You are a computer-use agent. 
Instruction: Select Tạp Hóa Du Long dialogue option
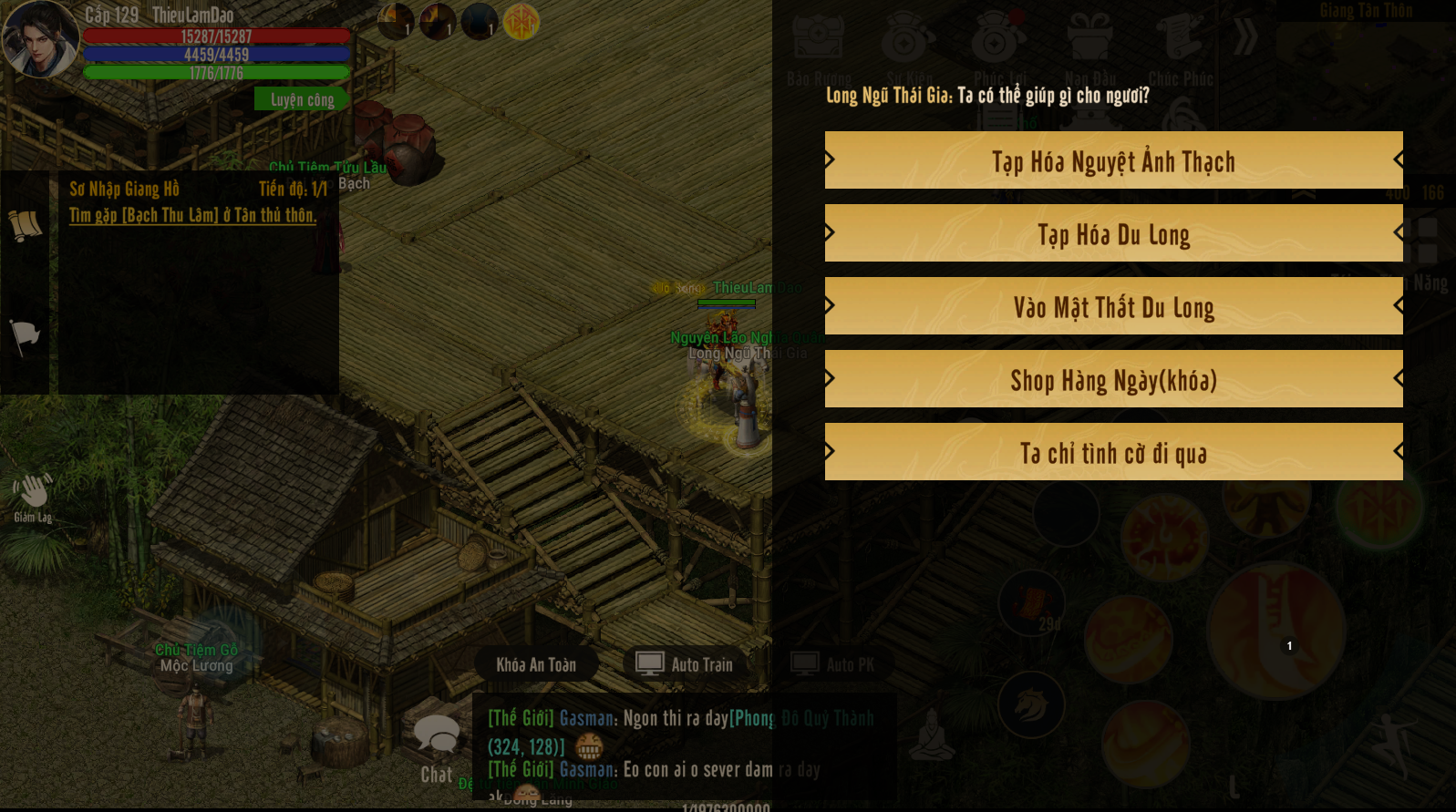tap(1113, 233)
